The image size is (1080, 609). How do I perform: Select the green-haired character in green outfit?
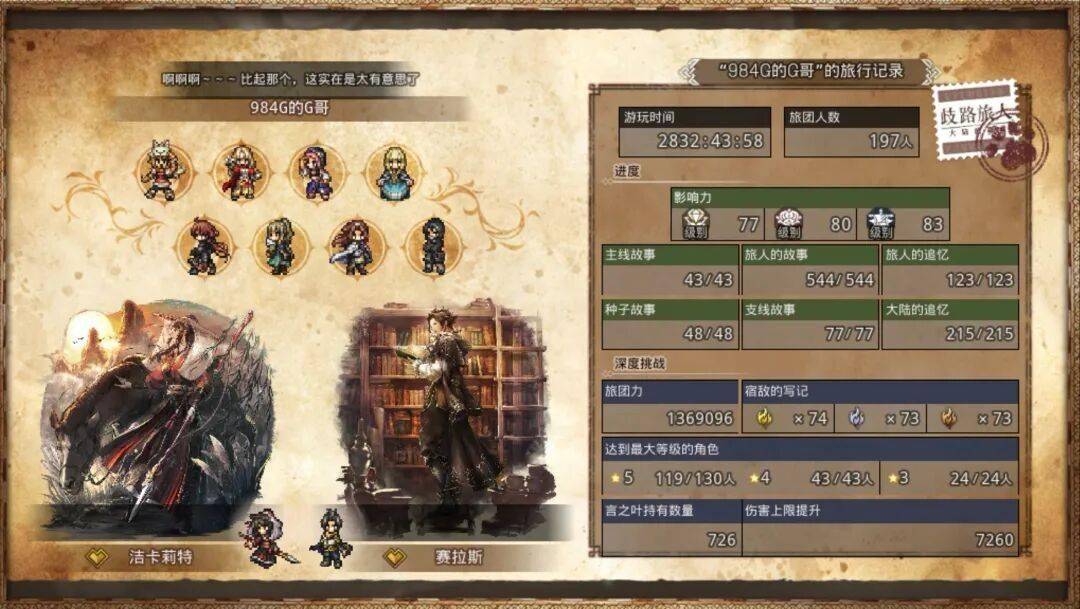tap(280, 246)
